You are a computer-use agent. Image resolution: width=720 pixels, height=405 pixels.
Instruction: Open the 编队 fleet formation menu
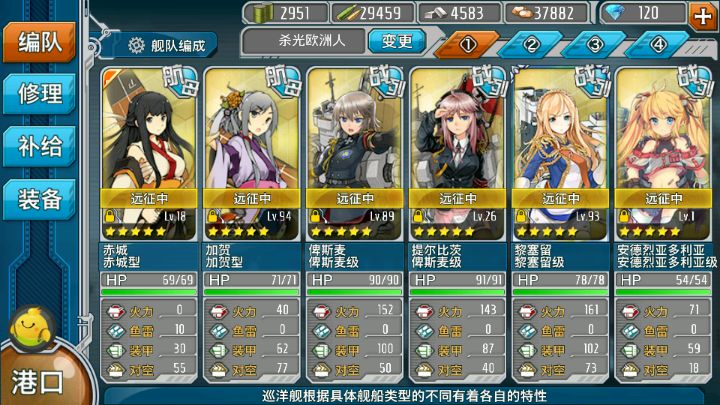pos(40,42)
